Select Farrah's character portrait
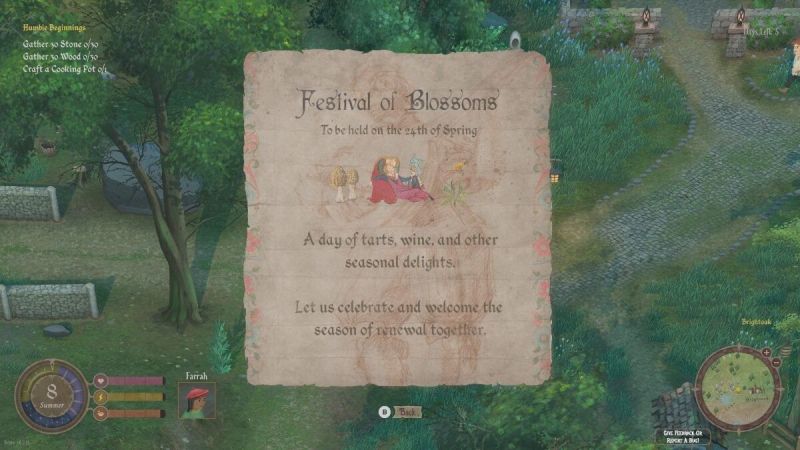 (196, 400)
